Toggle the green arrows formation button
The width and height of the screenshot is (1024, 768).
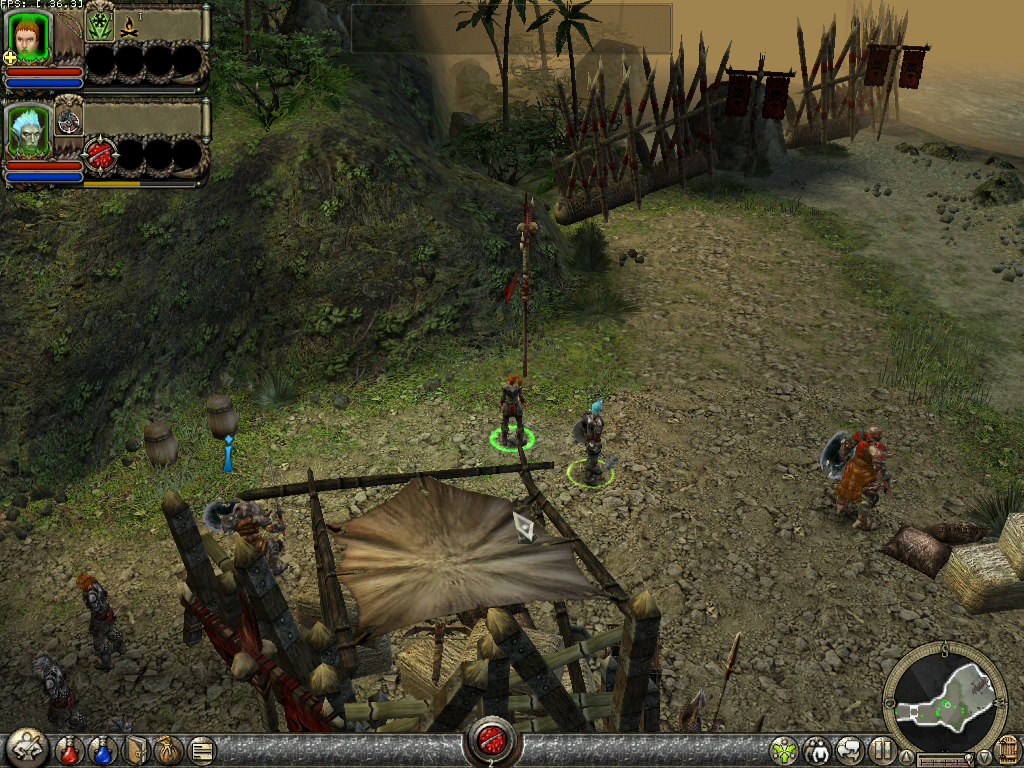click(785, 749)
